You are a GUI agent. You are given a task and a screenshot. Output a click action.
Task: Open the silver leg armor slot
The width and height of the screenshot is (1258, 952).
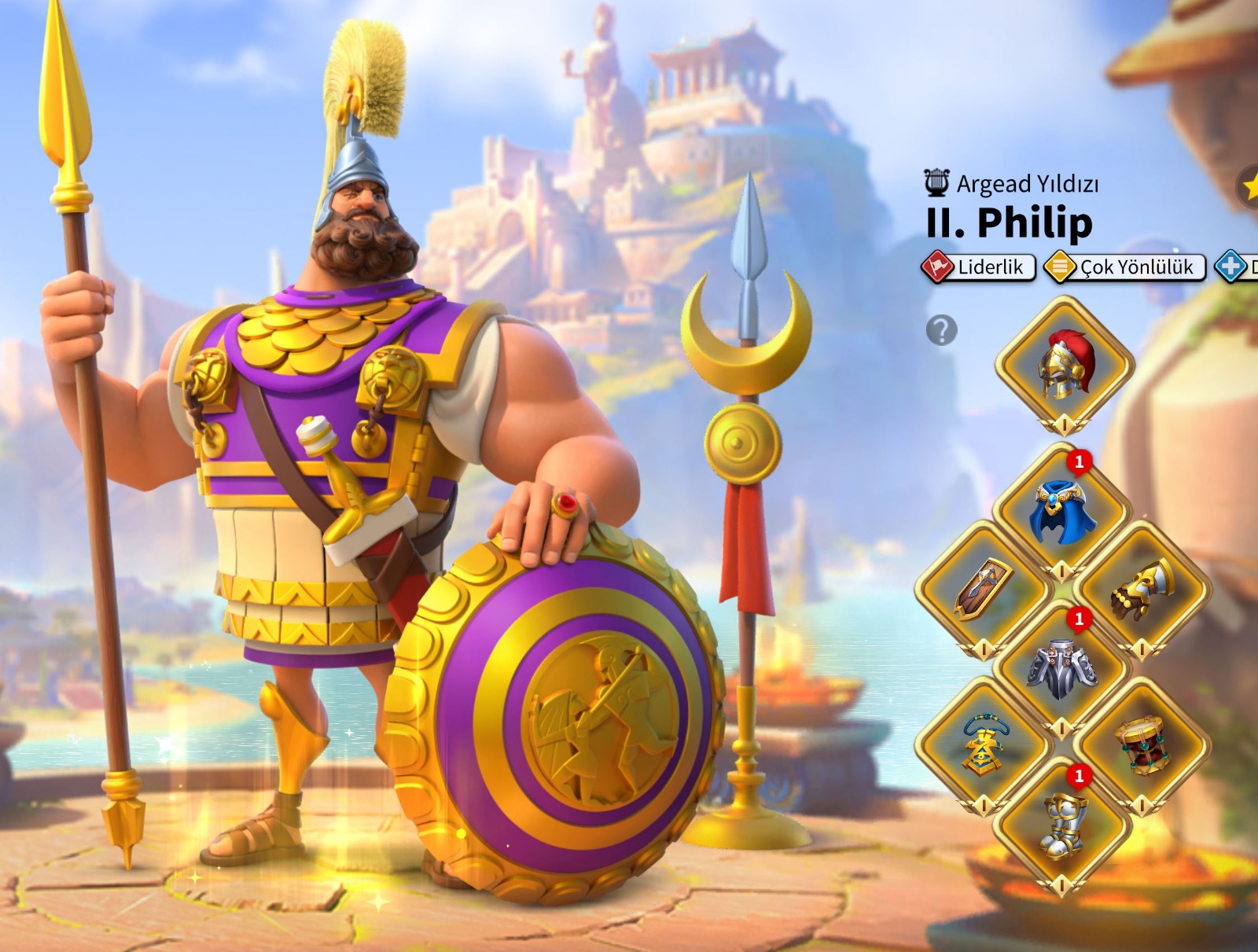1063,668
